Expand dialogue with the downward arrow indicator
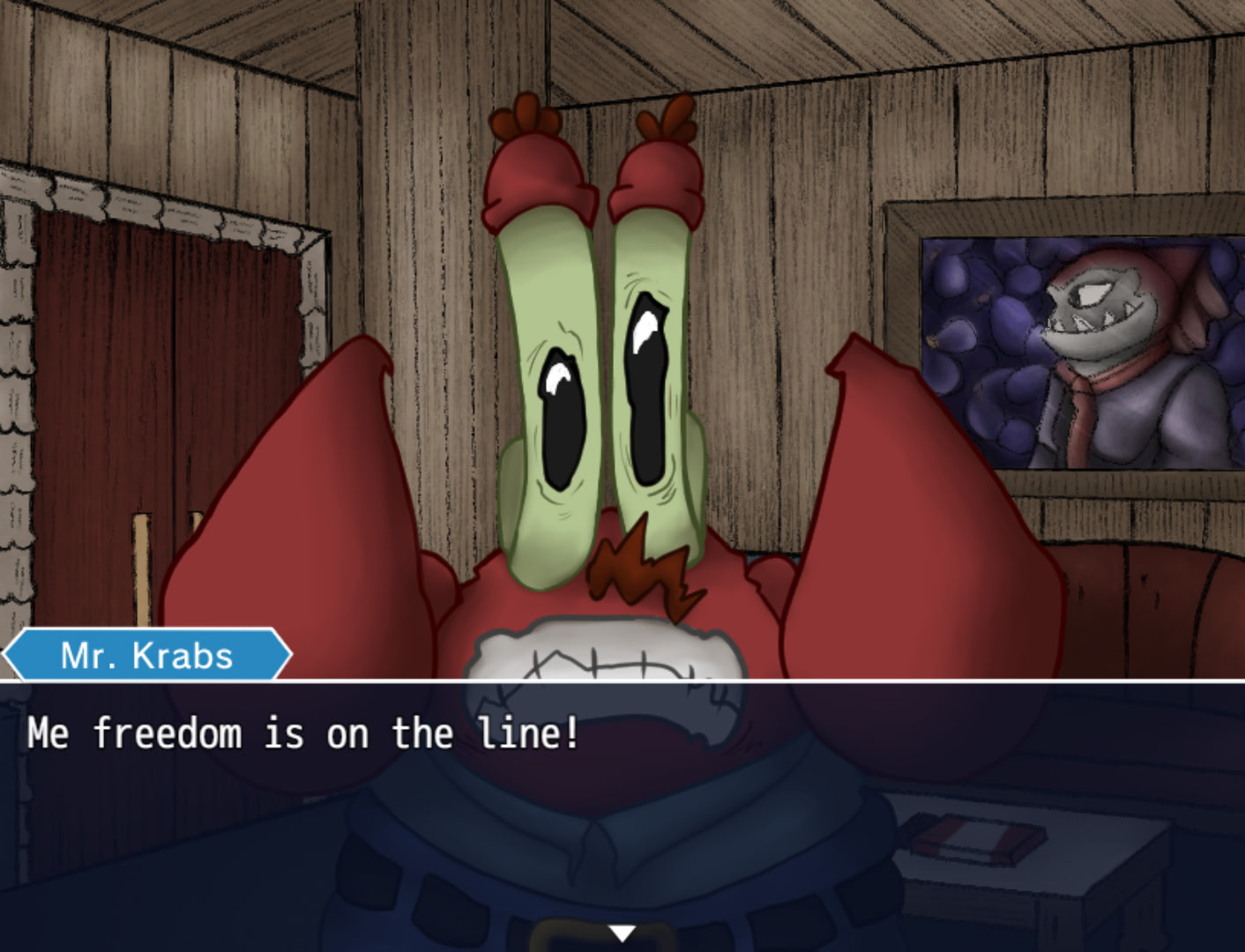This screenshot has height=952, width=1245. pyautogui.click(x=622, y=933)
